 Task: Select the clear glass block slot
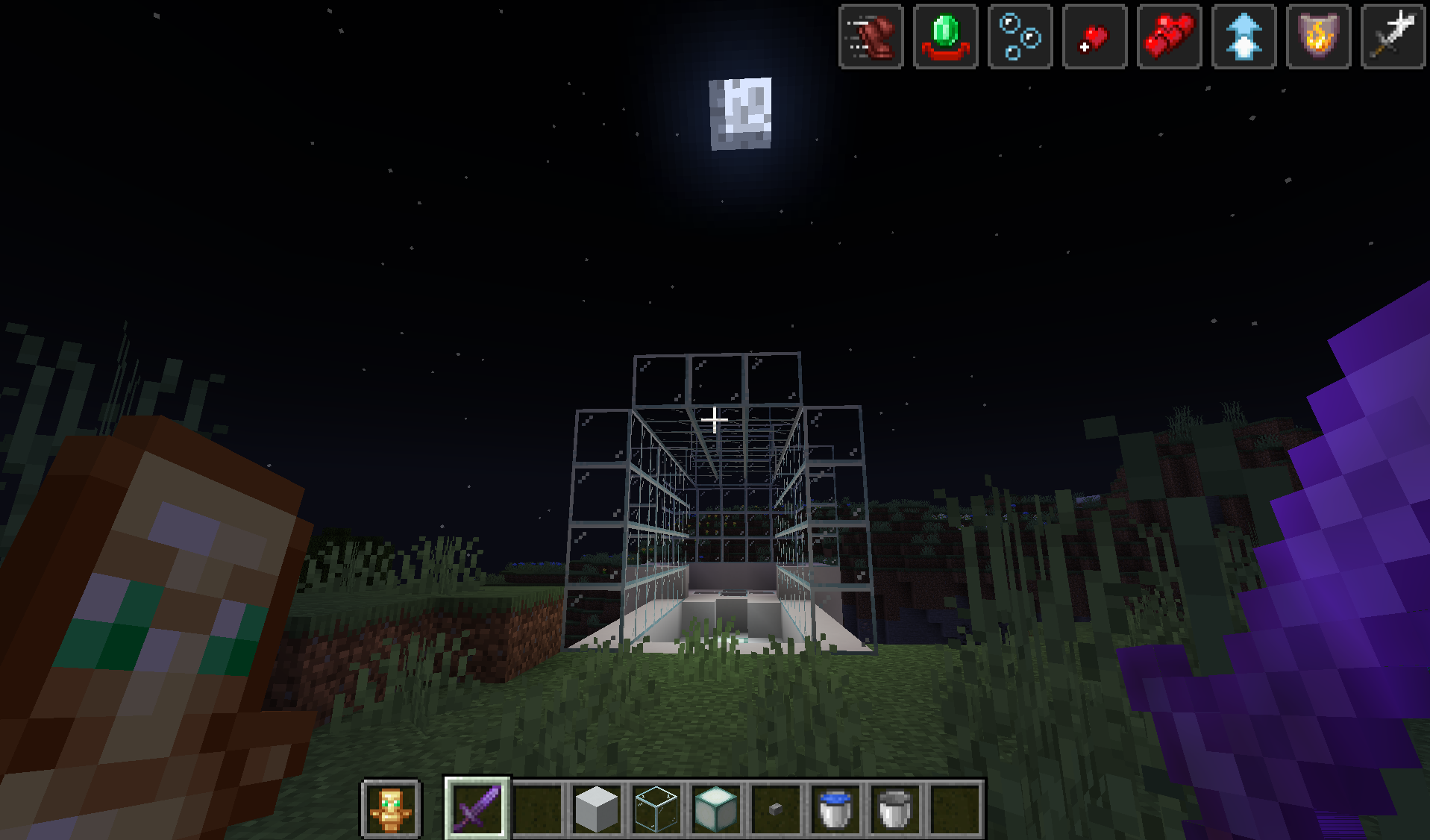click(x=656, y=809)
